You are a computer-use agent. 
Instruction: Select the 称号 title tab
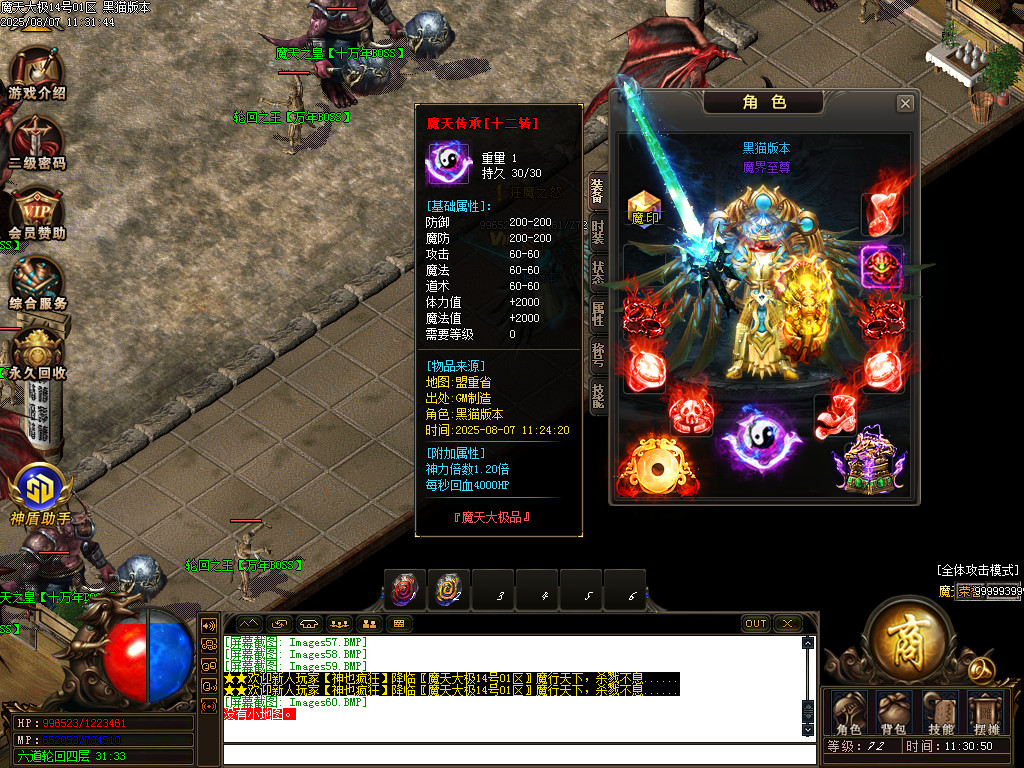(597, 353)
